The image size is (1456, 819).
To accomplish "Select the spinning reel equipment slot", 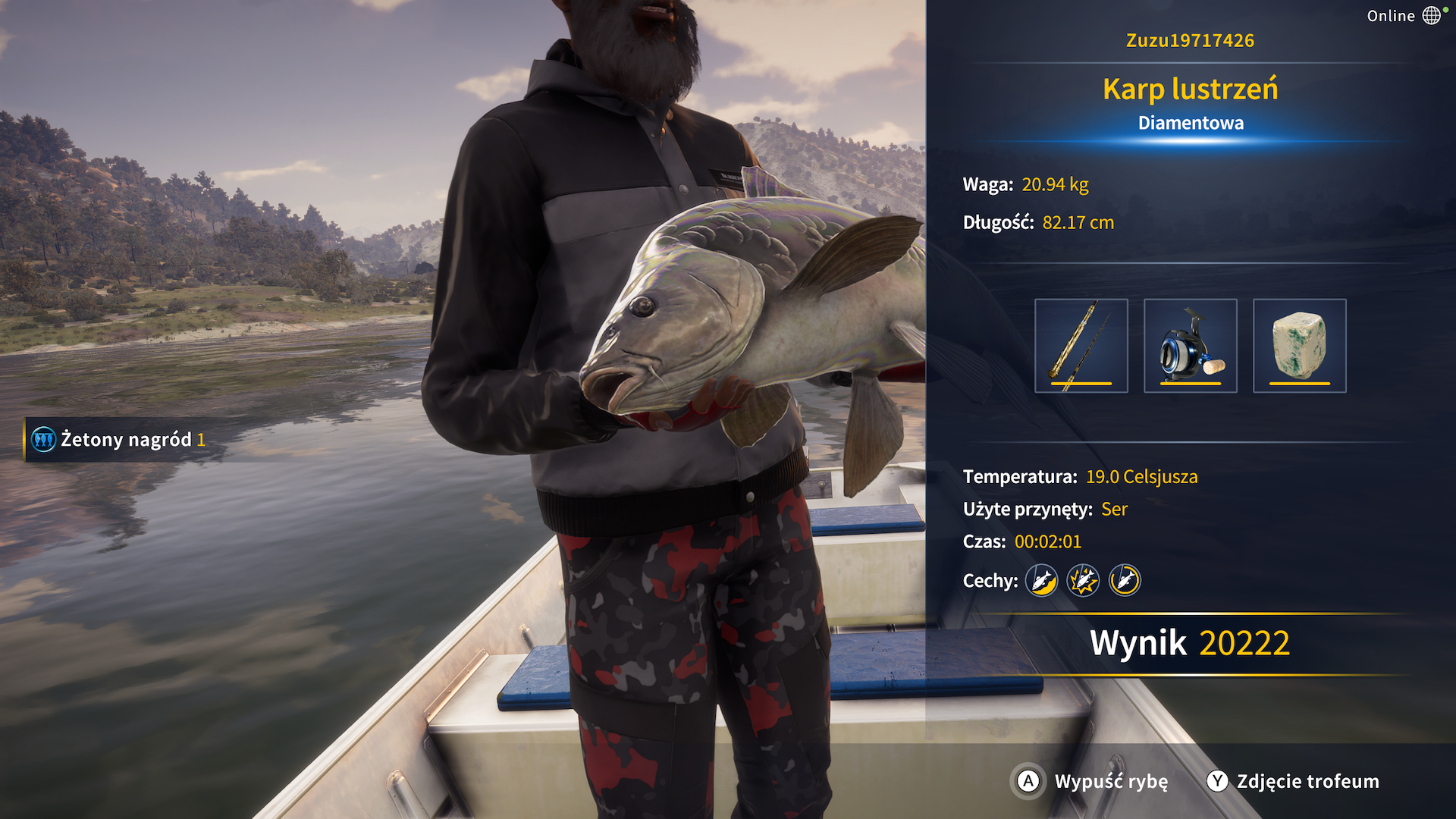I will 1190,346.
